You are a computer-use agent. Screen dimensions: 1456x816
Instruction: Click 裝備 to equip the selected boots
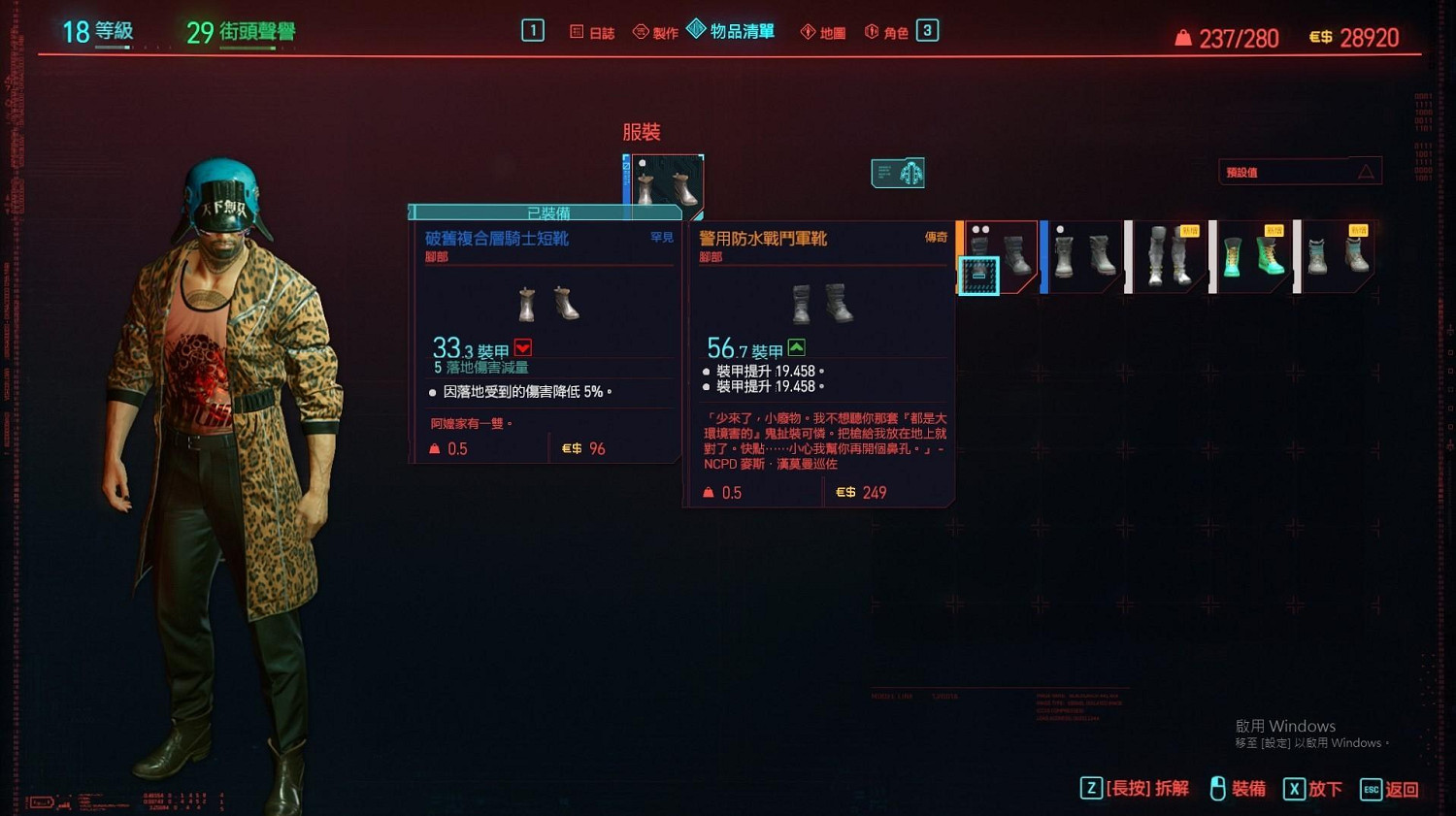(1250, 789)
